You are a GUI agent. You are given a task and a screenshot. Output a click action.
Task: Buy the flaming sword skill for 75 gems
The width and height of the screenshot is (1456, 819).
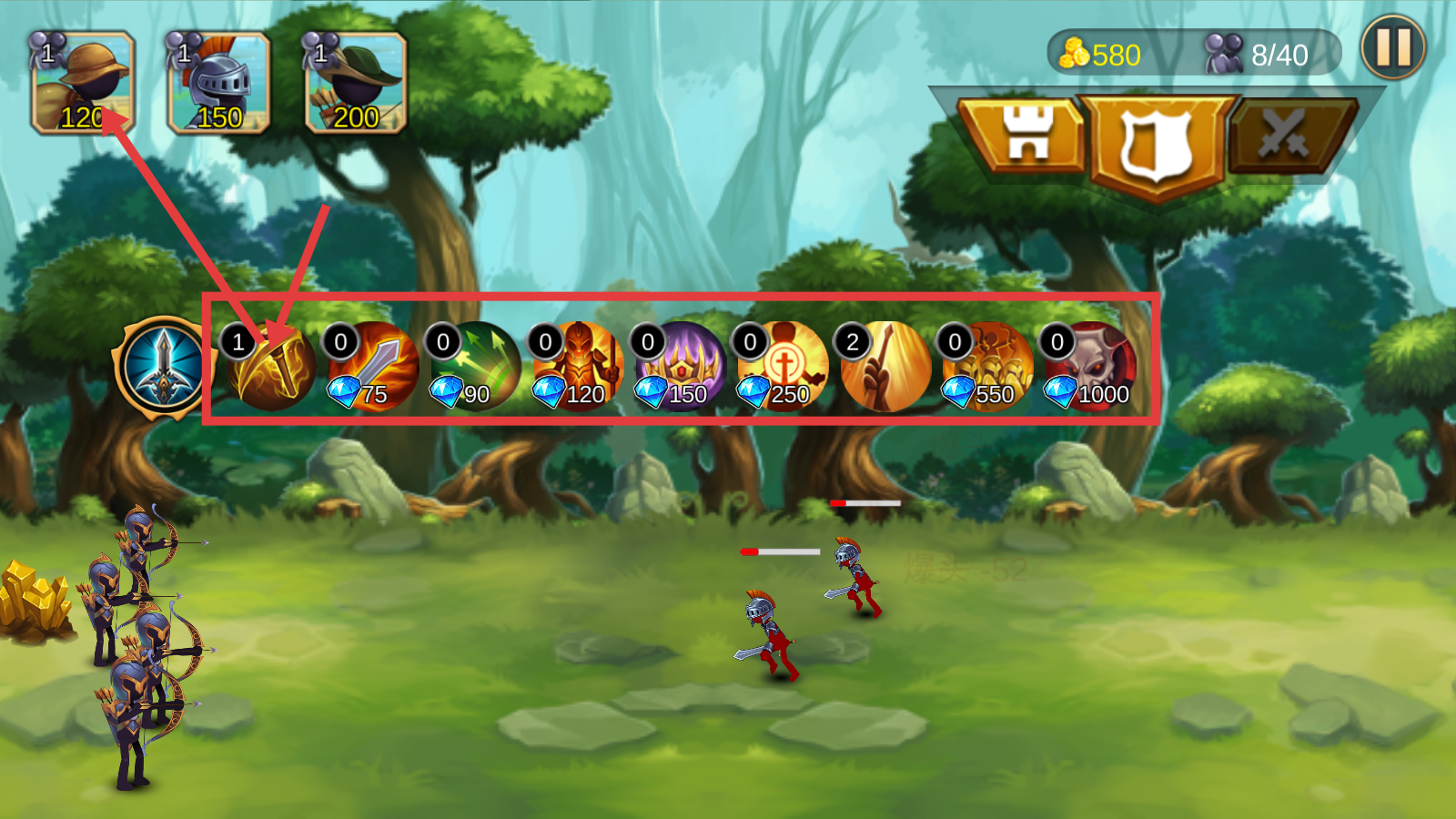click(373, 367)
